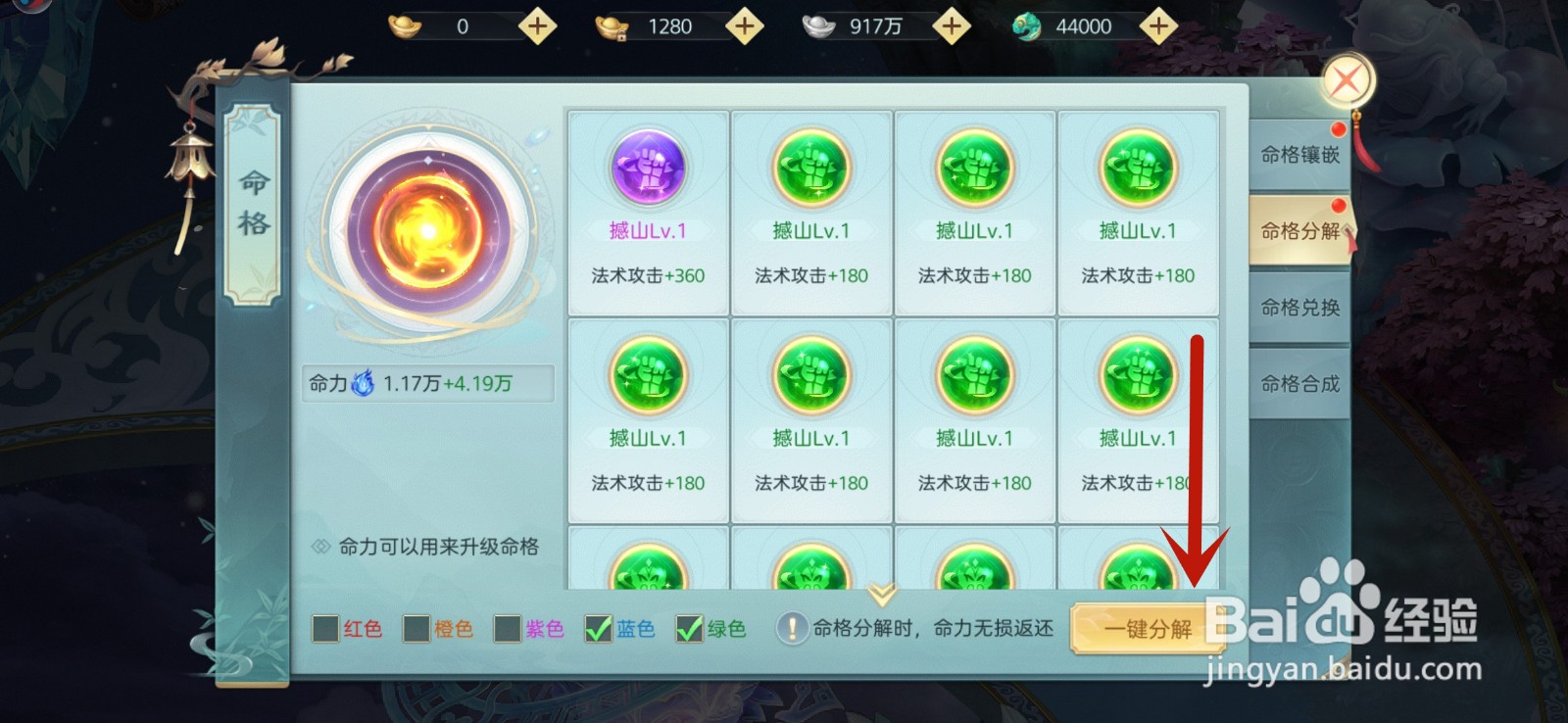Click the jade dragon currency icon beside 44000

[x=1026, y=25]
